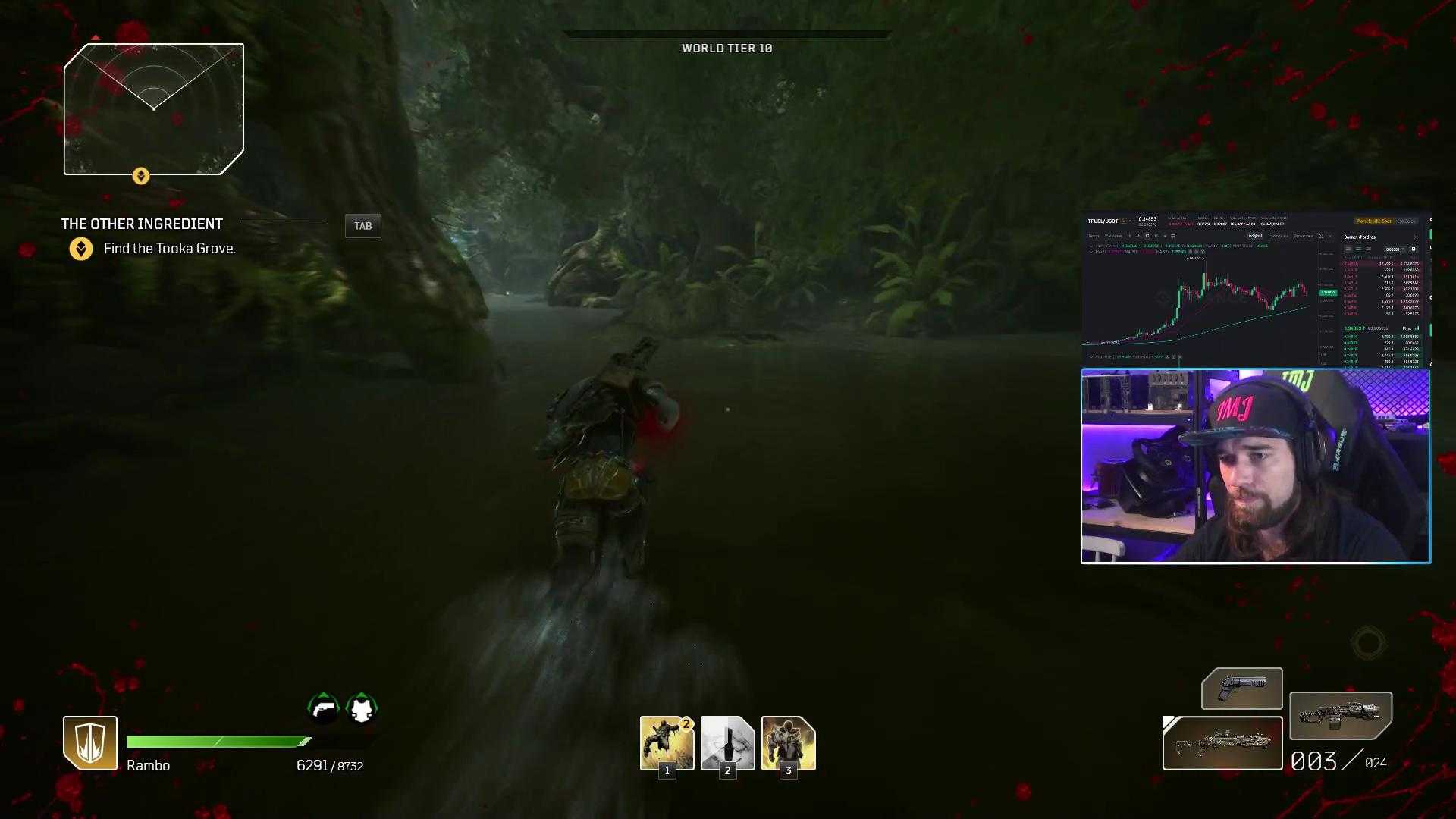The width and height of the screenshot is (1456, 819).
Task: Toggle the combined order book display mode
Action: pos(1348,249)
